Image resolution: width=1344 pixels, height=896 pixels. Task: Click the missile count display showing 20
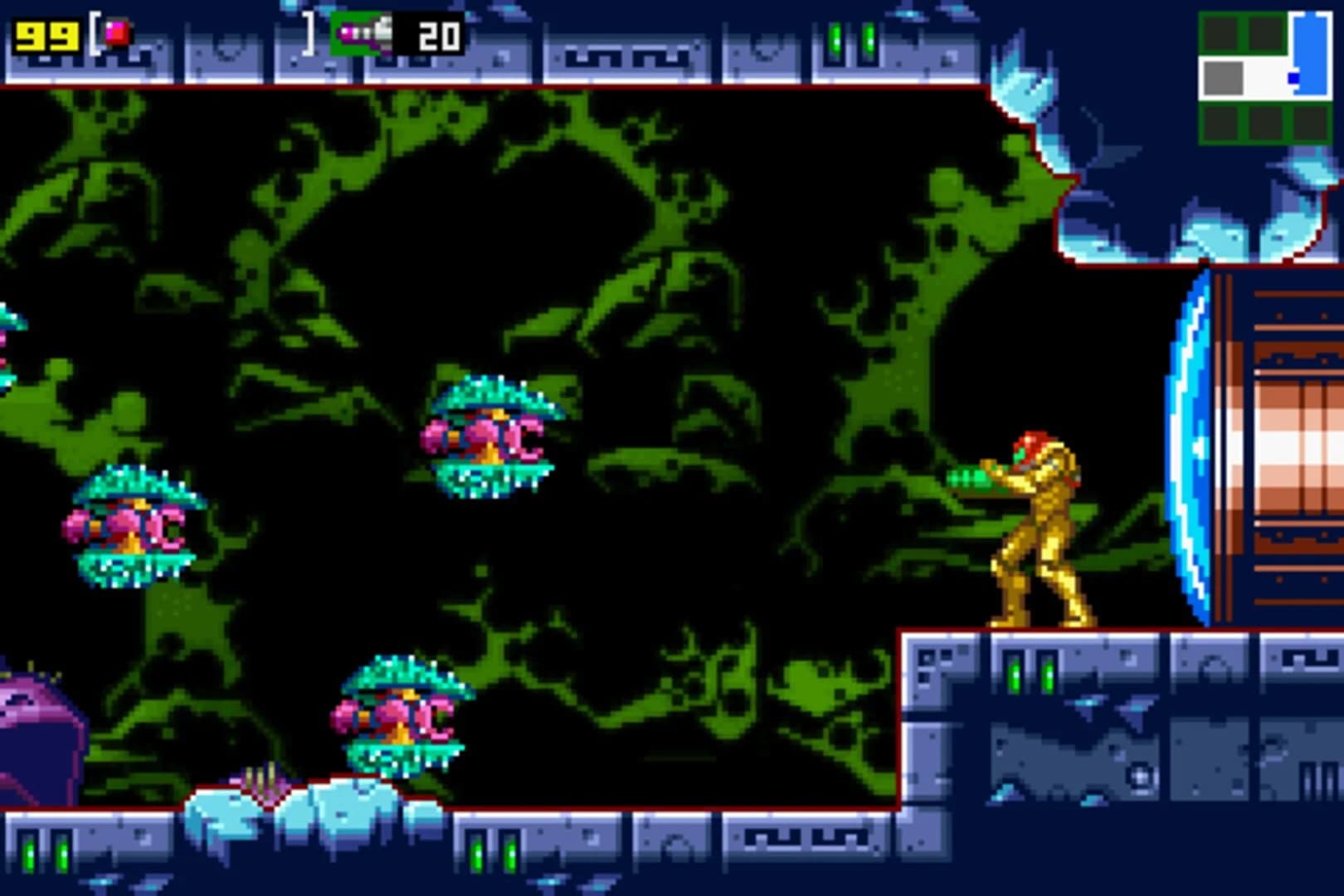(441, 36)
